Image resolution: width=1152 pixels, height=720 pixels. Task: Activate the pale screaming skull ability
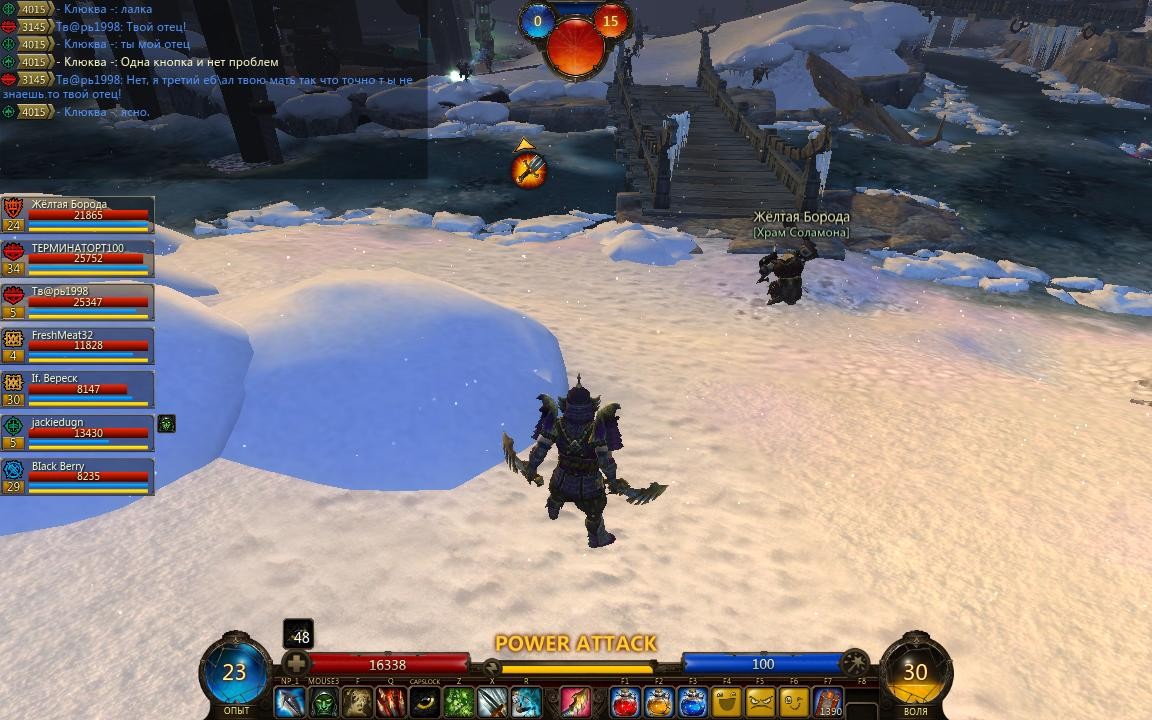(x=358, y=702)
